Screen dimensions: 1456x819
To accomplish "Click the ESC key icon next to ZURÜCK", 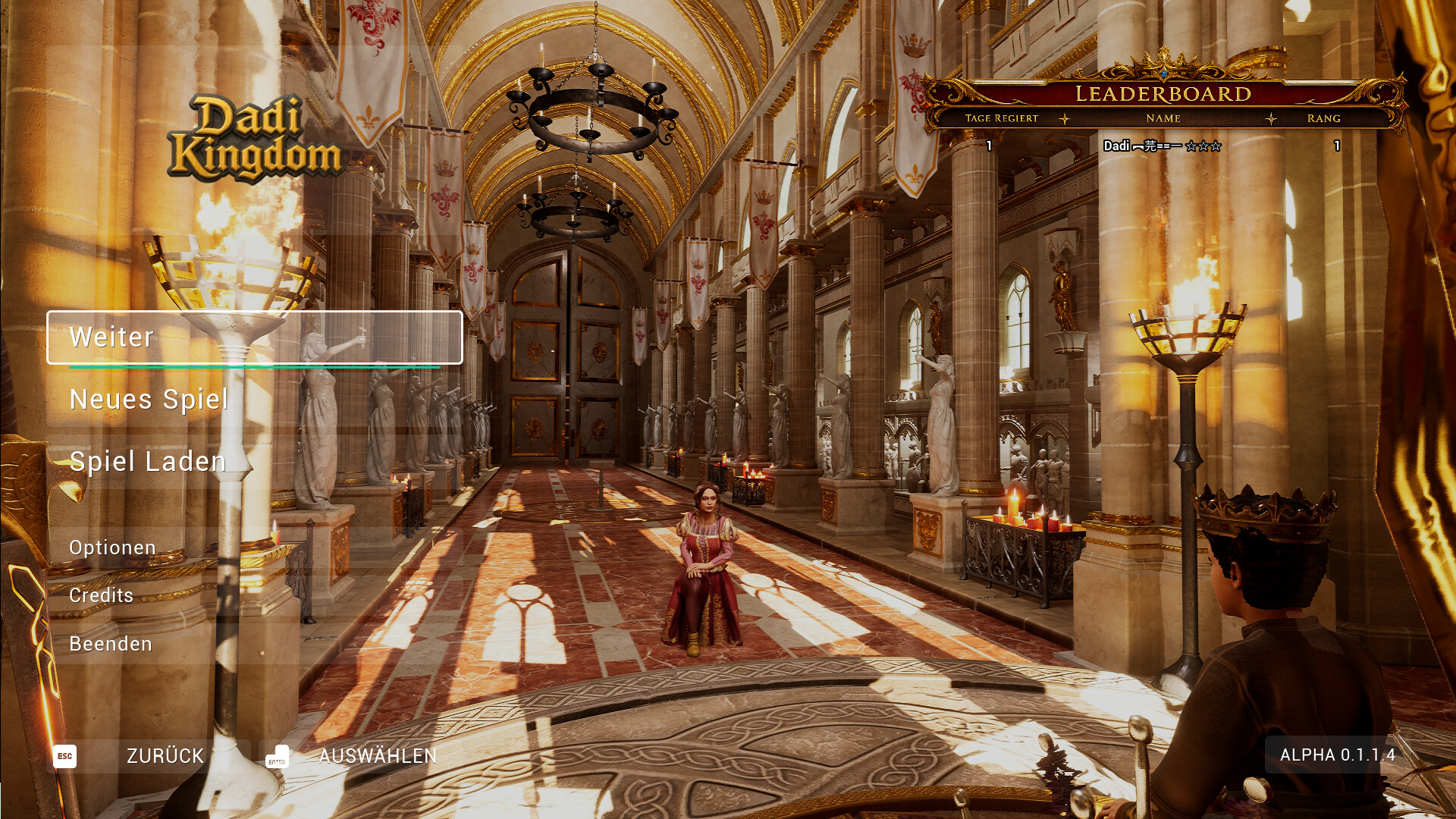I will click(x=64, y=756).
